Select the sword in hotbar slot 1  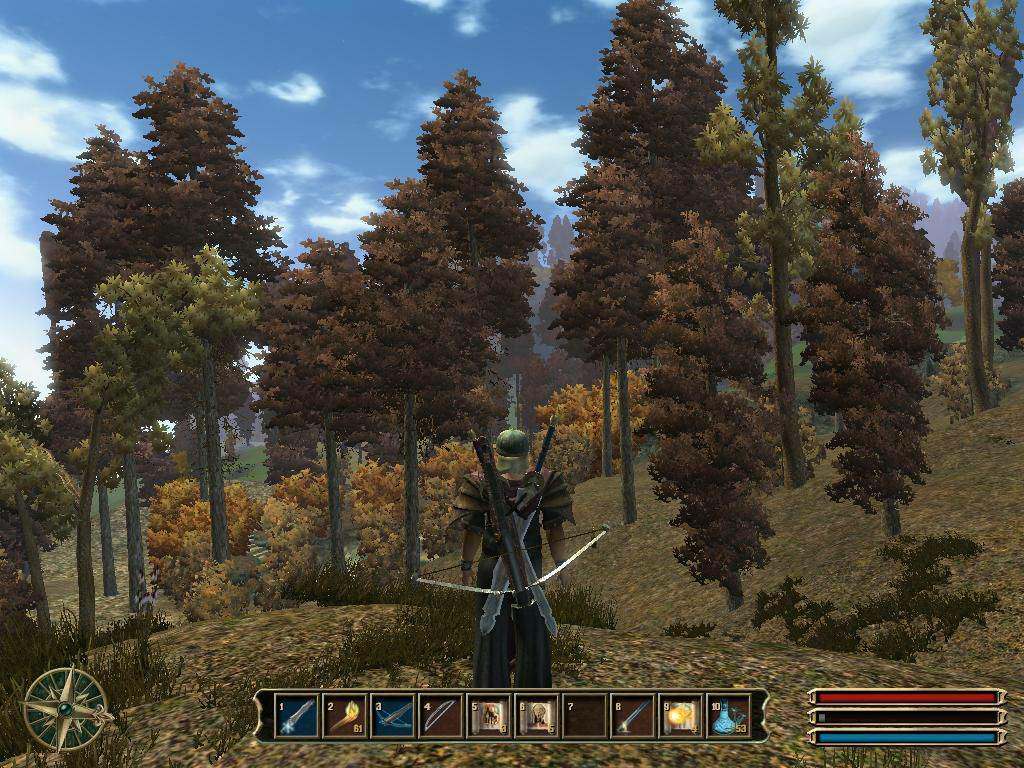[x=297, y=716]
